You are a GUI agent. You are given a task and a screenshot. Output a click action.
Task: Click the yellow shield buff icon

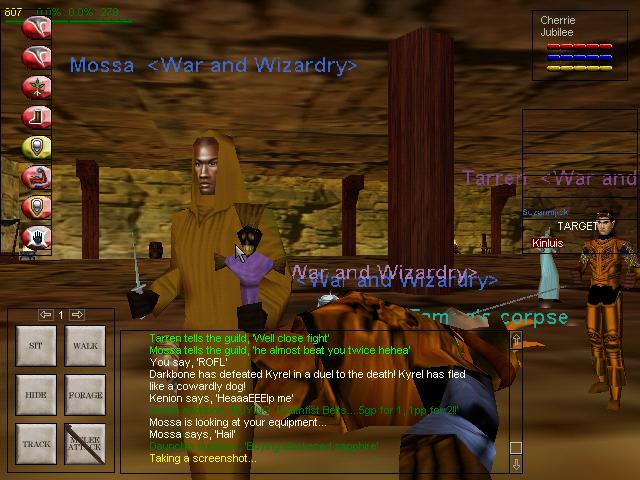tap(37, 147)
